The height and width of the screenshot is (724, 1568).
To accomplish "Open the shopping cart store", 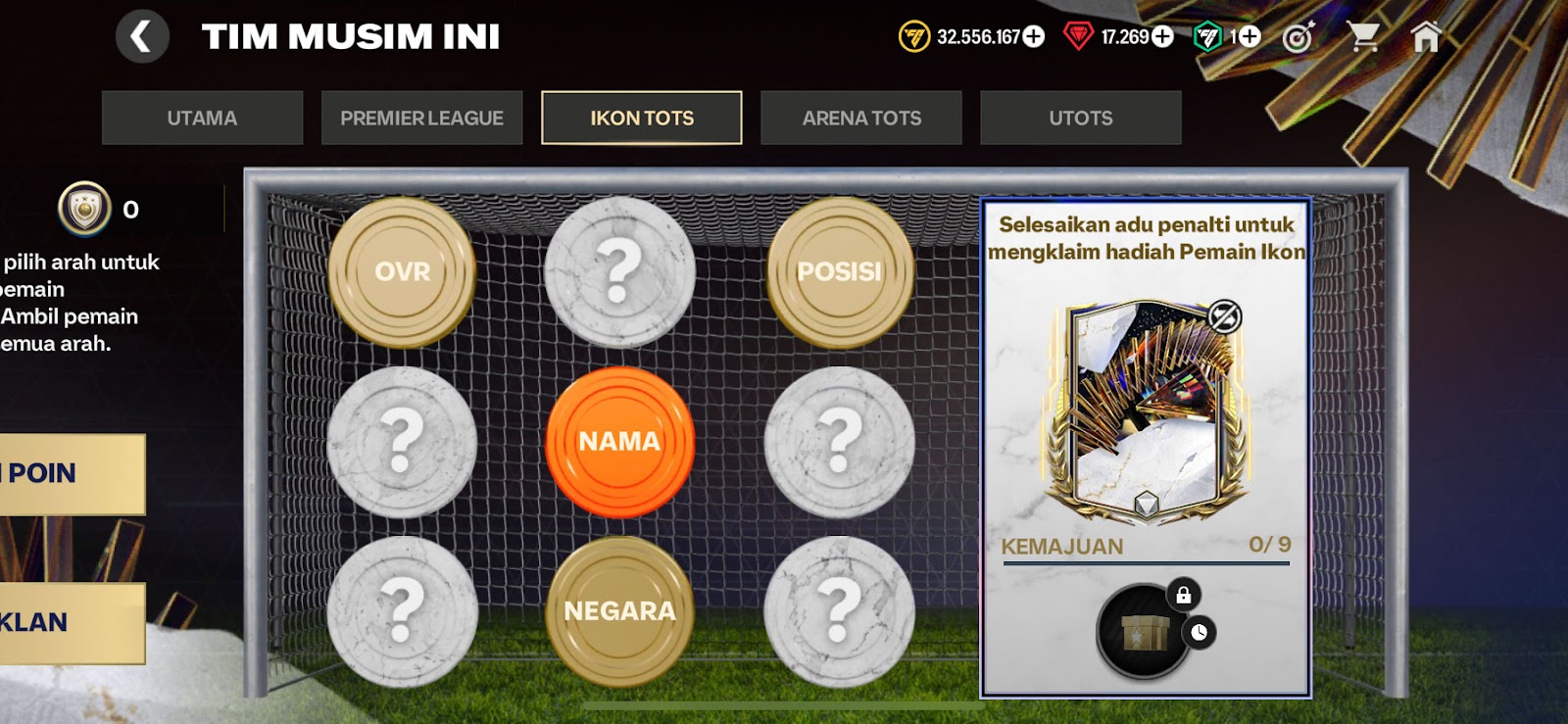I will point(1362,37).
